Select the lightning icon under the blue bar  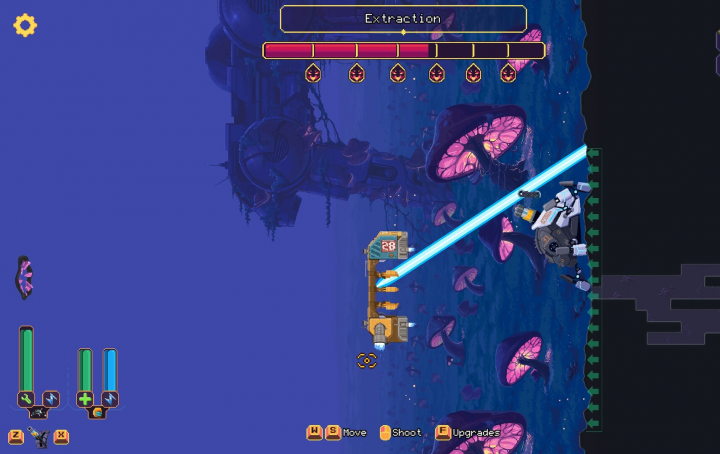(x=110, y=399)
